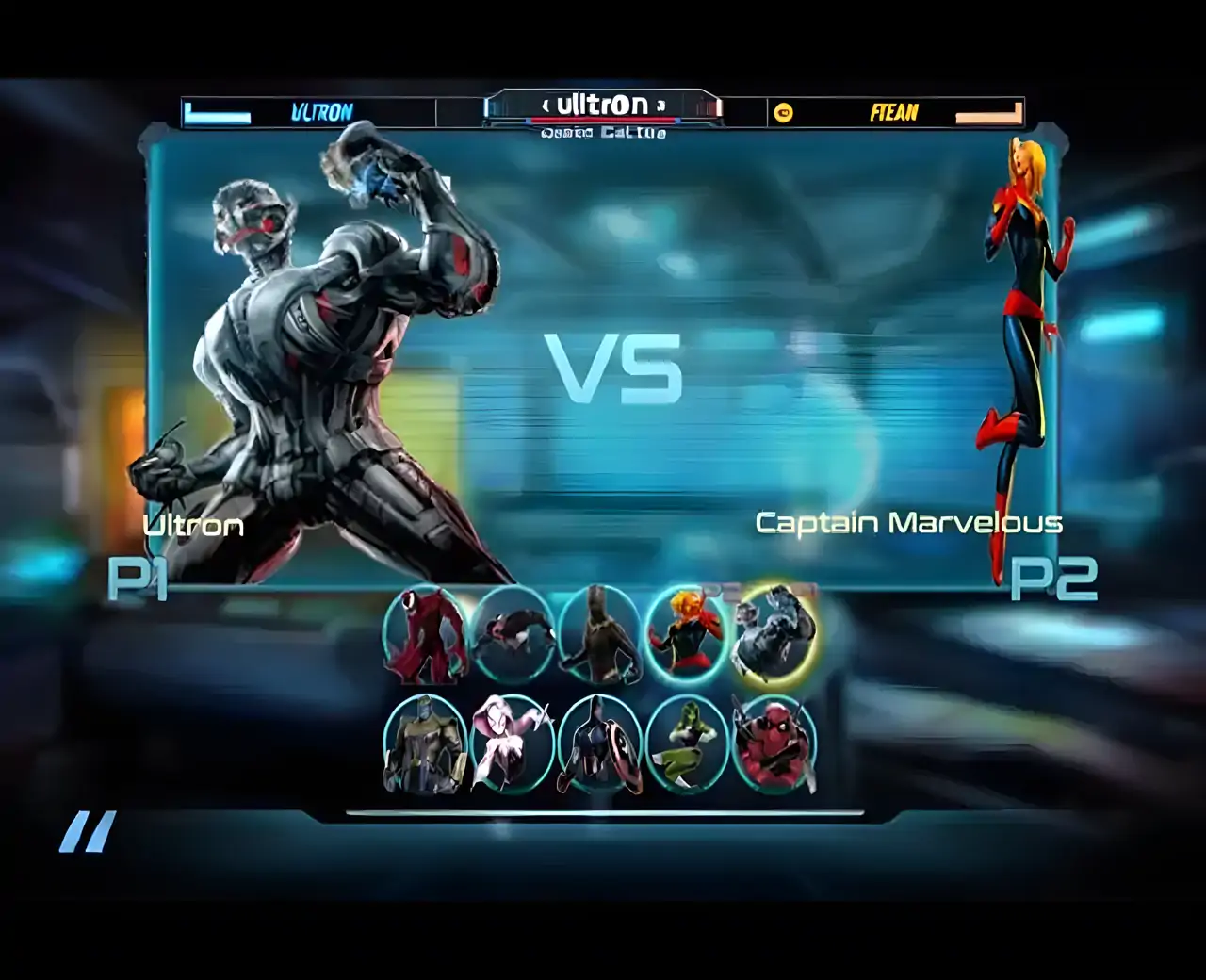
Task: Choose the black-suited Spider-Man portrait
Action: coord(513,634)
